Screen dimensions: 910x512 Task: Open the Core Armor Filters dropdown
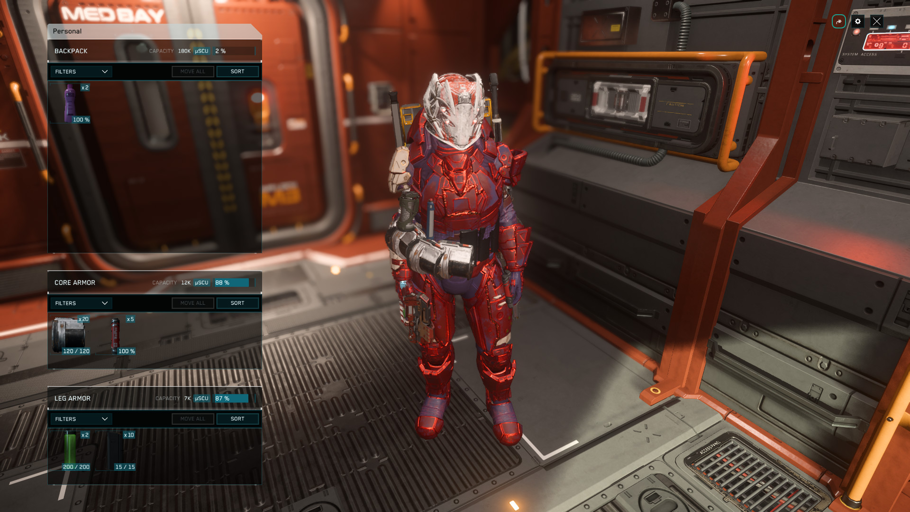pyautogui.click(x=81, y=303)
